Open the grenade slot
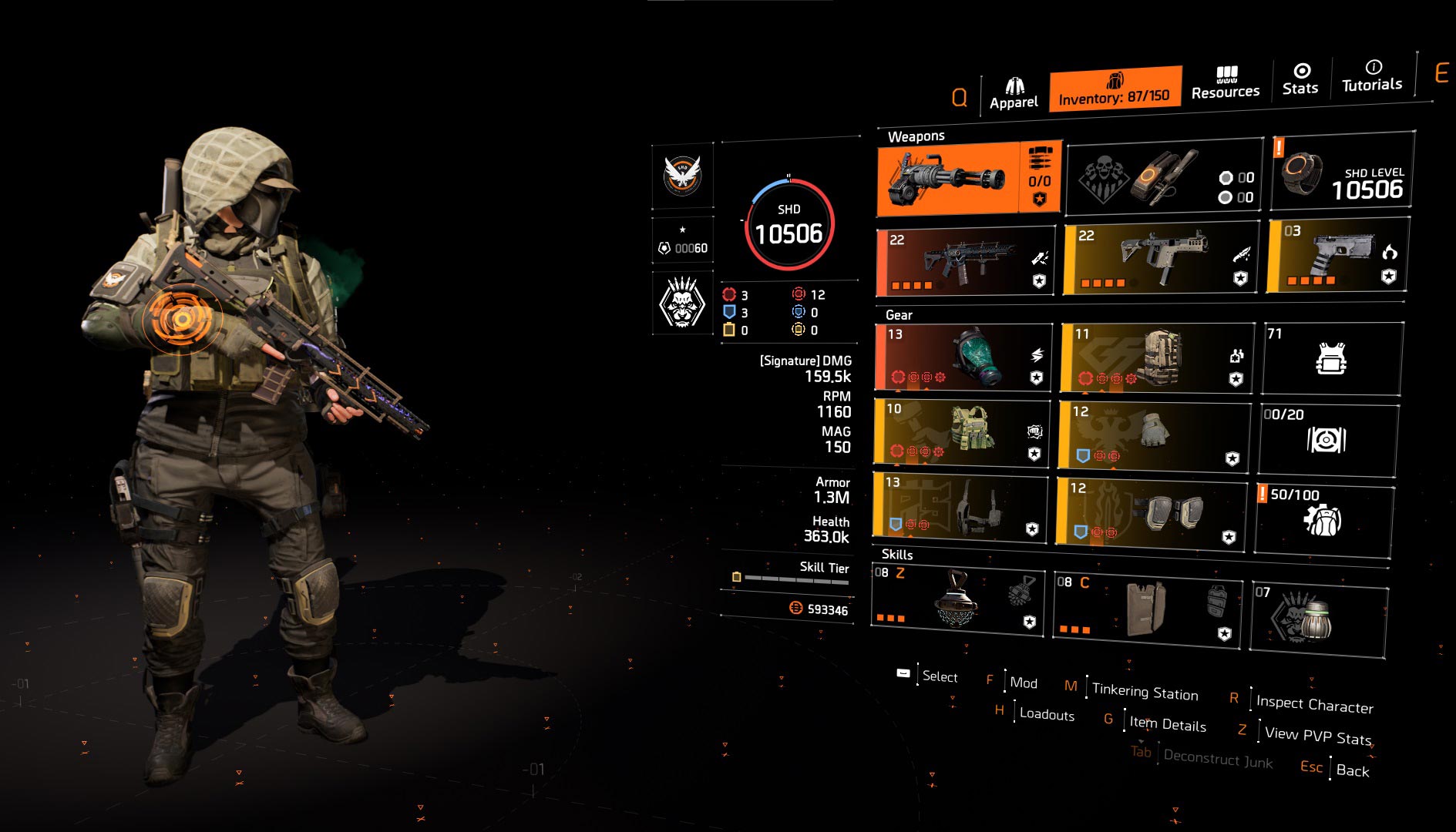Image resolution: width=1456 pixels, height=832 pixels. [x=1319, y=619]
